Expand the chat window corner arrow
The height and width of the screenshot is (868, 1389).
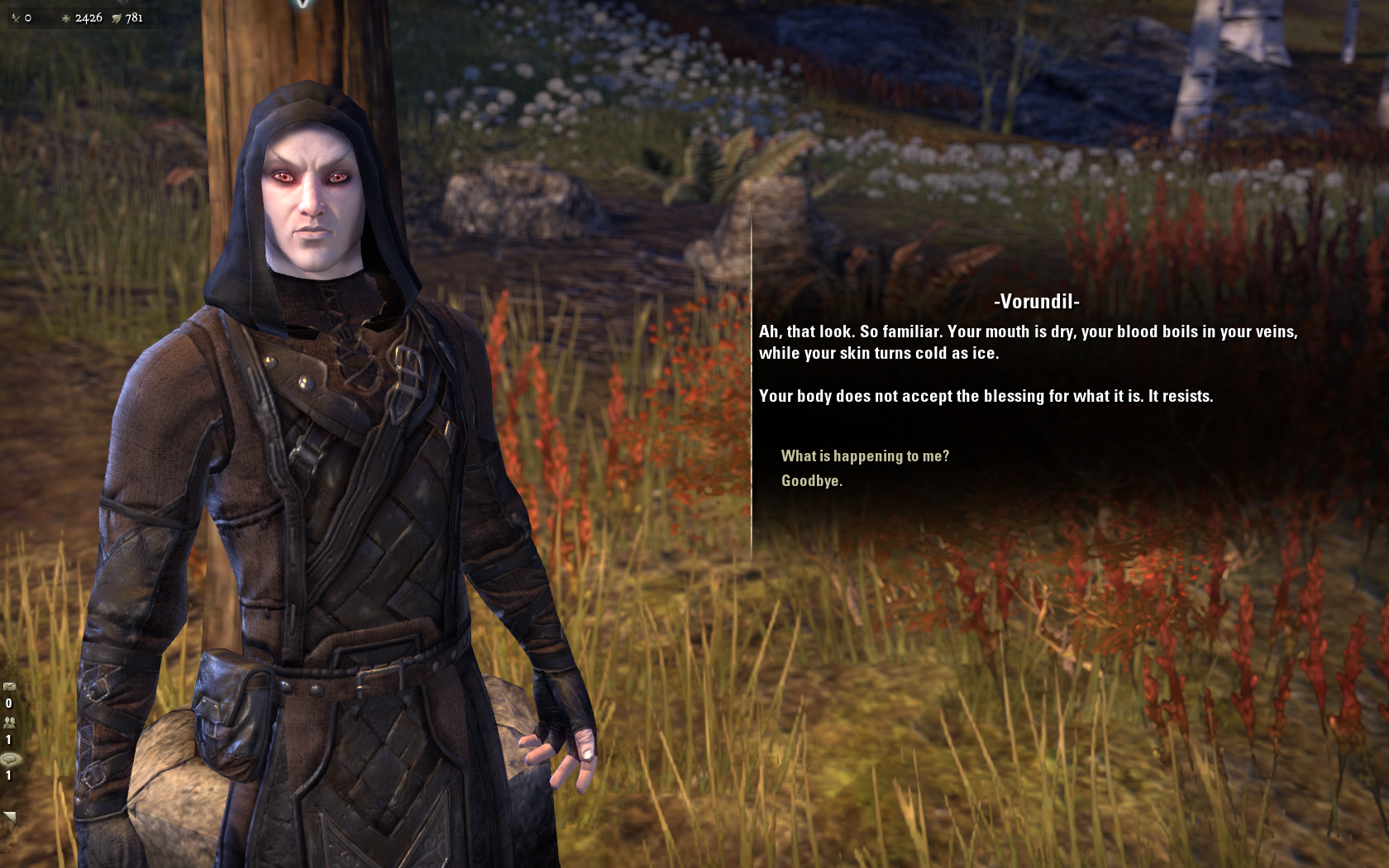coord(9,818)
